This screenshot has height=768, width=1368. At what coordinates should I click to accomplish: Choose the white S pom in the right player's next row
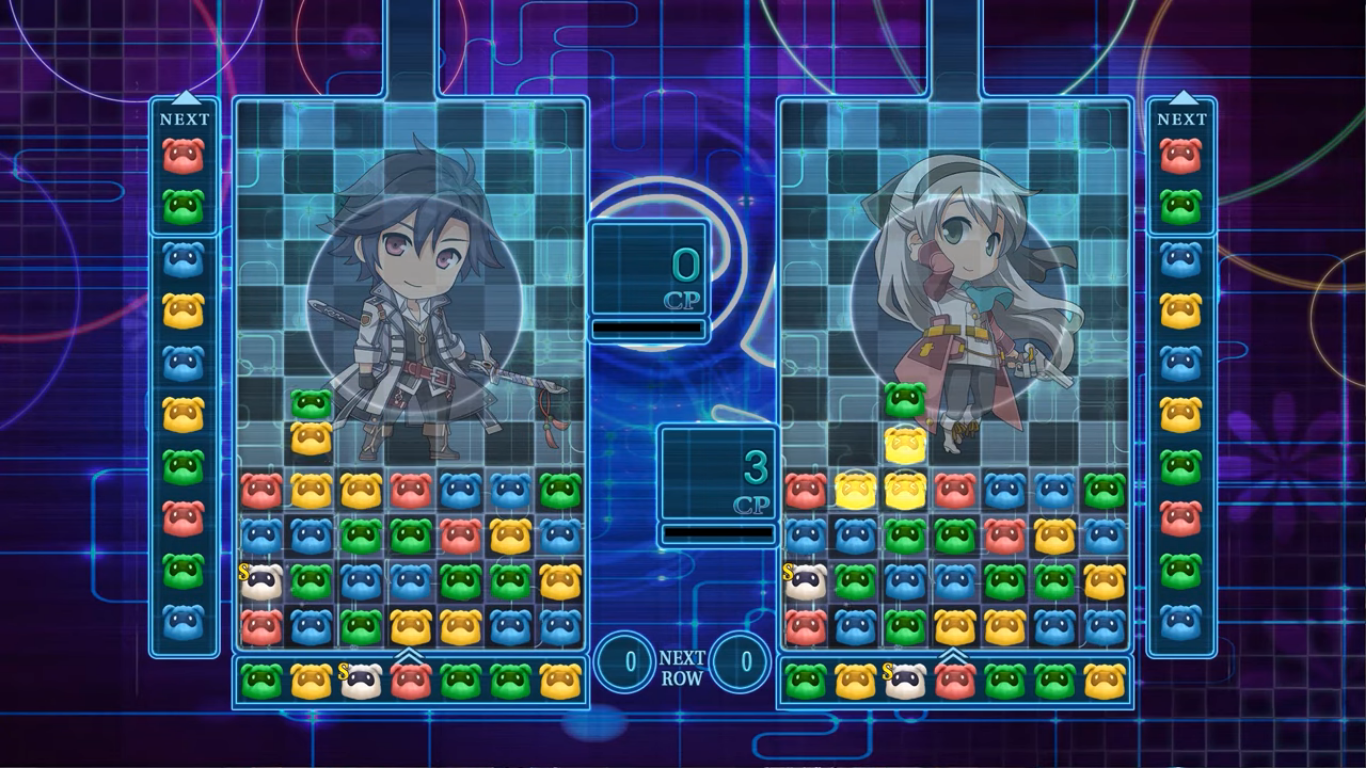point(904,680)
